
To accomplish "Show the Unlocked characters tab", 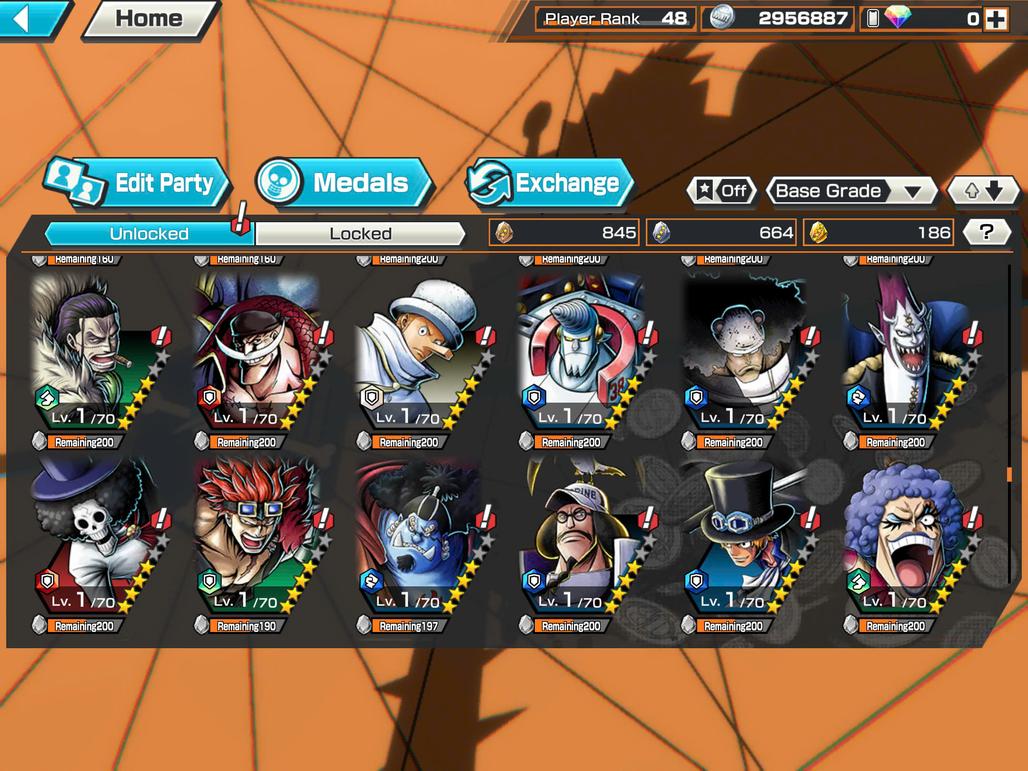I will (x=149, y=234).
